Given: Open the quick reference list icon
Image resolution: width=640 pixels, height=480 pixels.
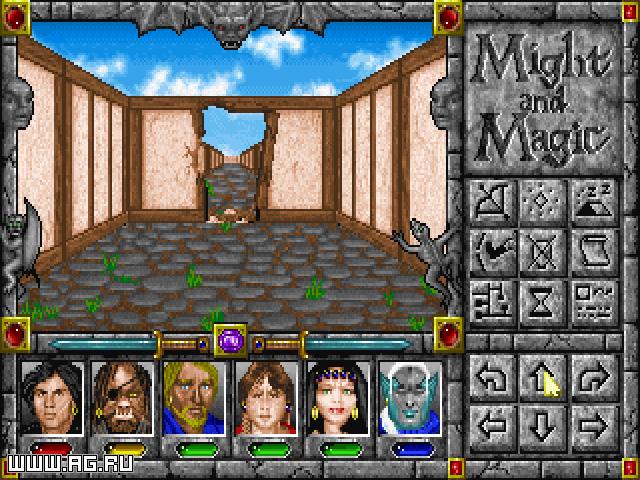Looking at the screenshot, I should tap(590, 296).
